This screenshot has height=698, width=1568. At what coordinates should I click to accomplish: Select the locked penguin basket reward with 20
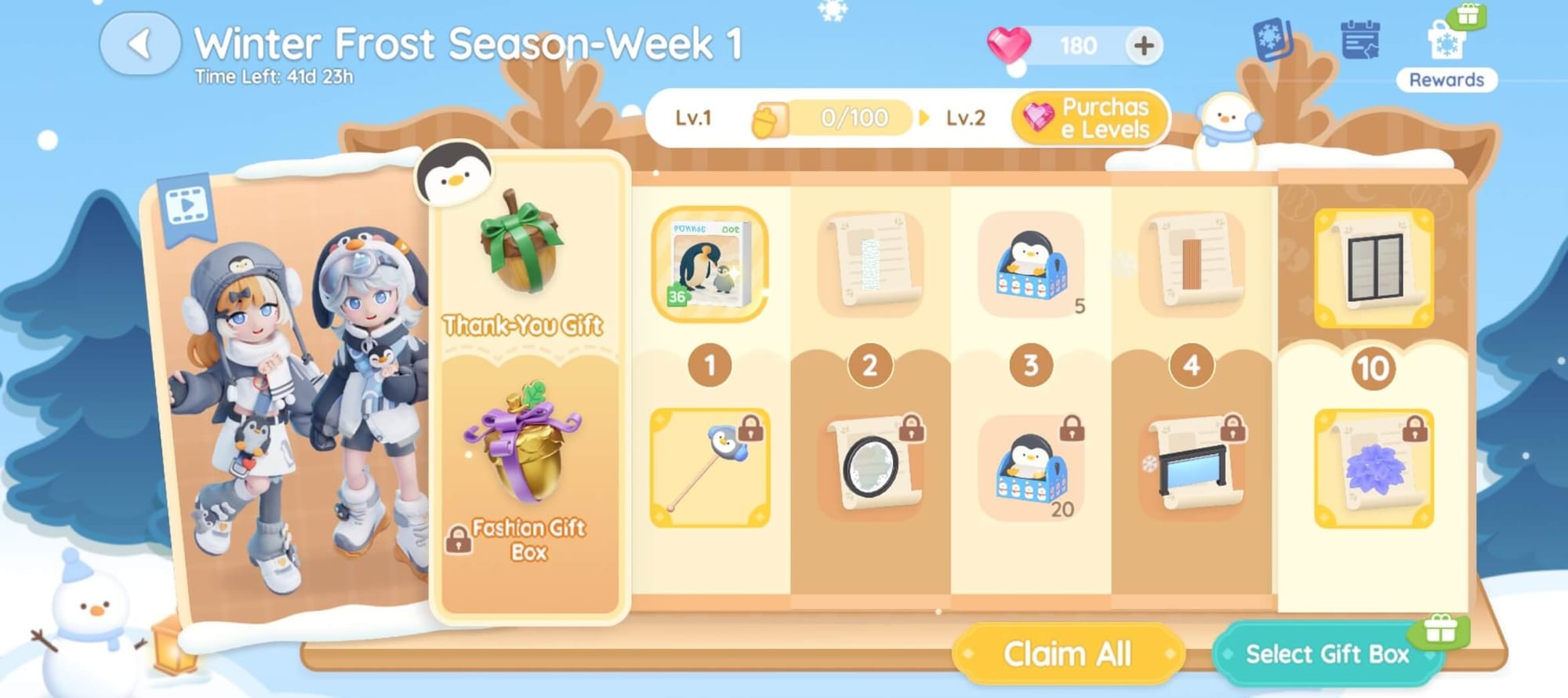(1031, 468)
